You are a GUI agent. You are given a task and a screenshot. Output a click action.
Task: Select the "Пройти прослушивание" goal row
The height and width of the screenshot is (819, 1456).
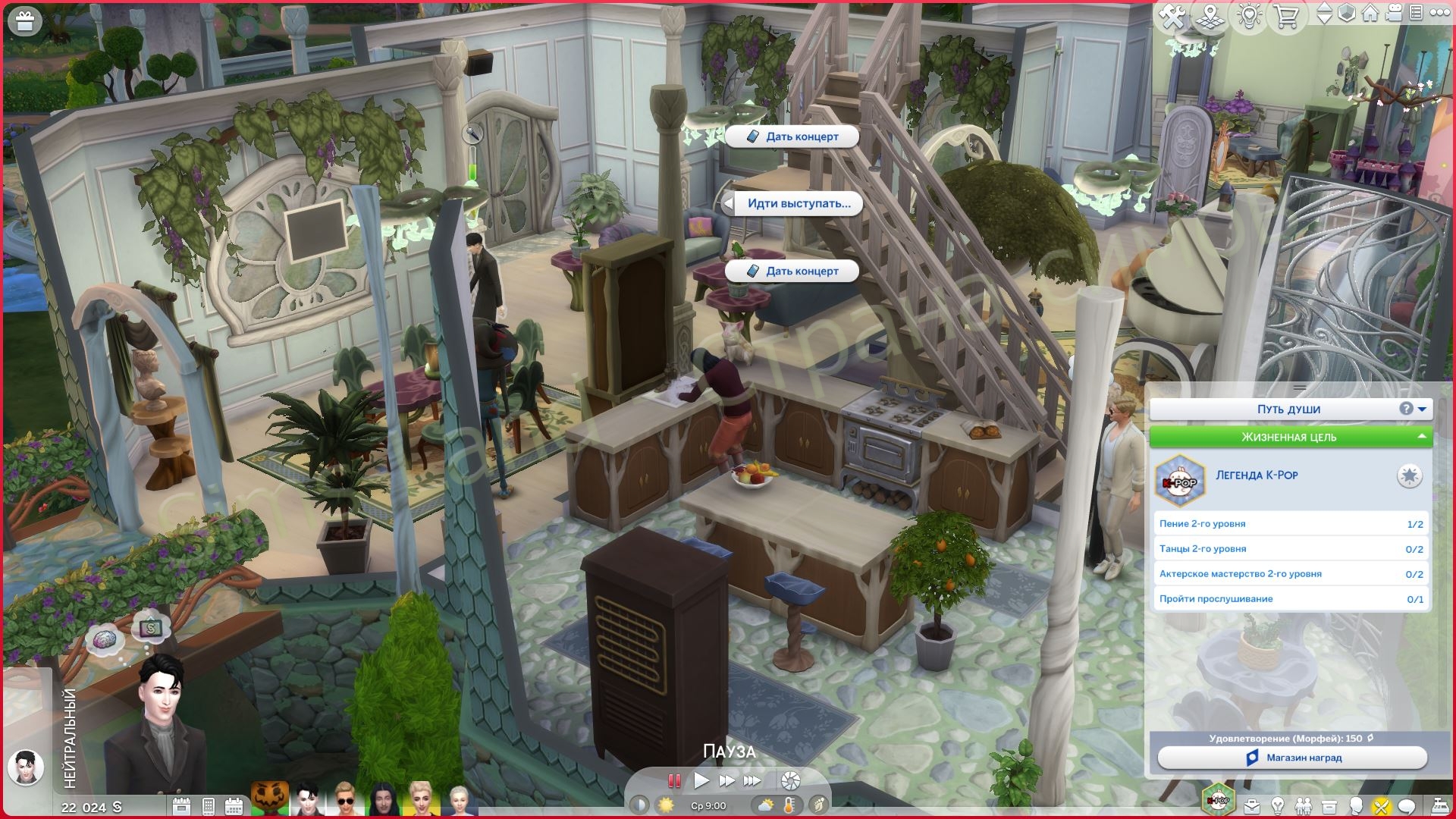(x=1290, y=599)
